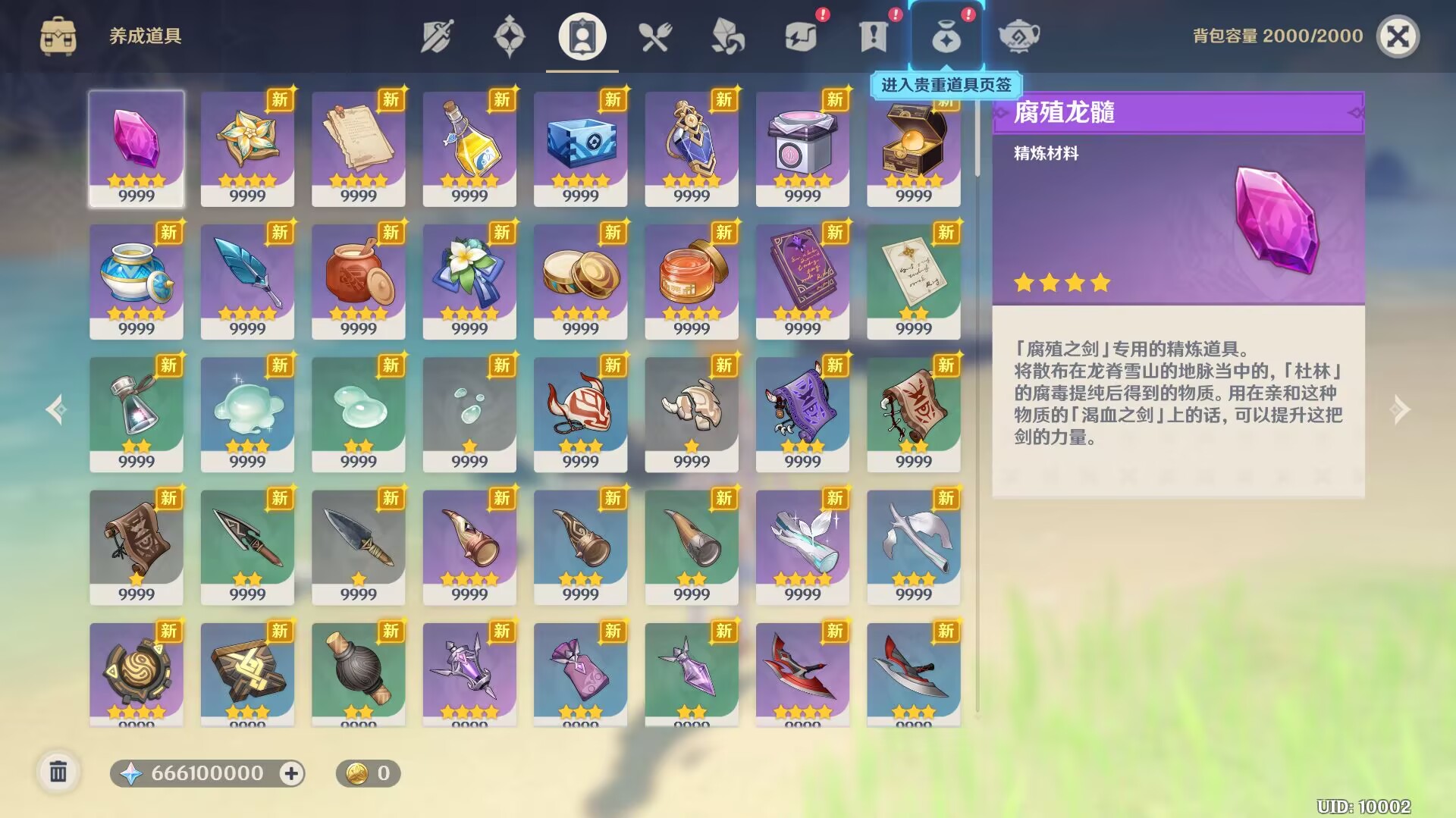
Task: Open the artifacts tab
Action: click(x=509, y=36)
